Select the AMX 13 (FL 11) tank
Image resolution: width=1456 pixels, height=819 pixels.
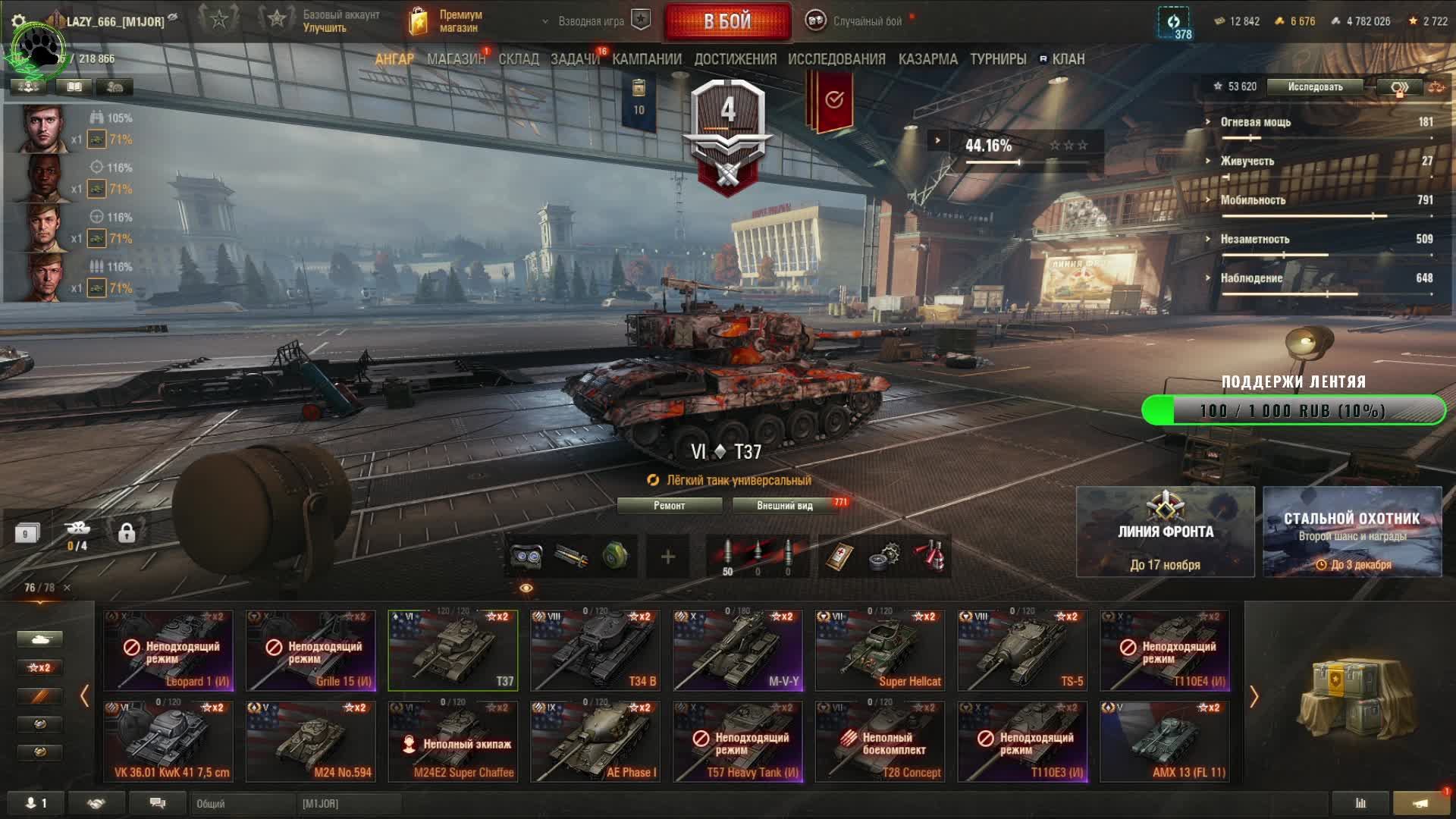pos(1165,741)
